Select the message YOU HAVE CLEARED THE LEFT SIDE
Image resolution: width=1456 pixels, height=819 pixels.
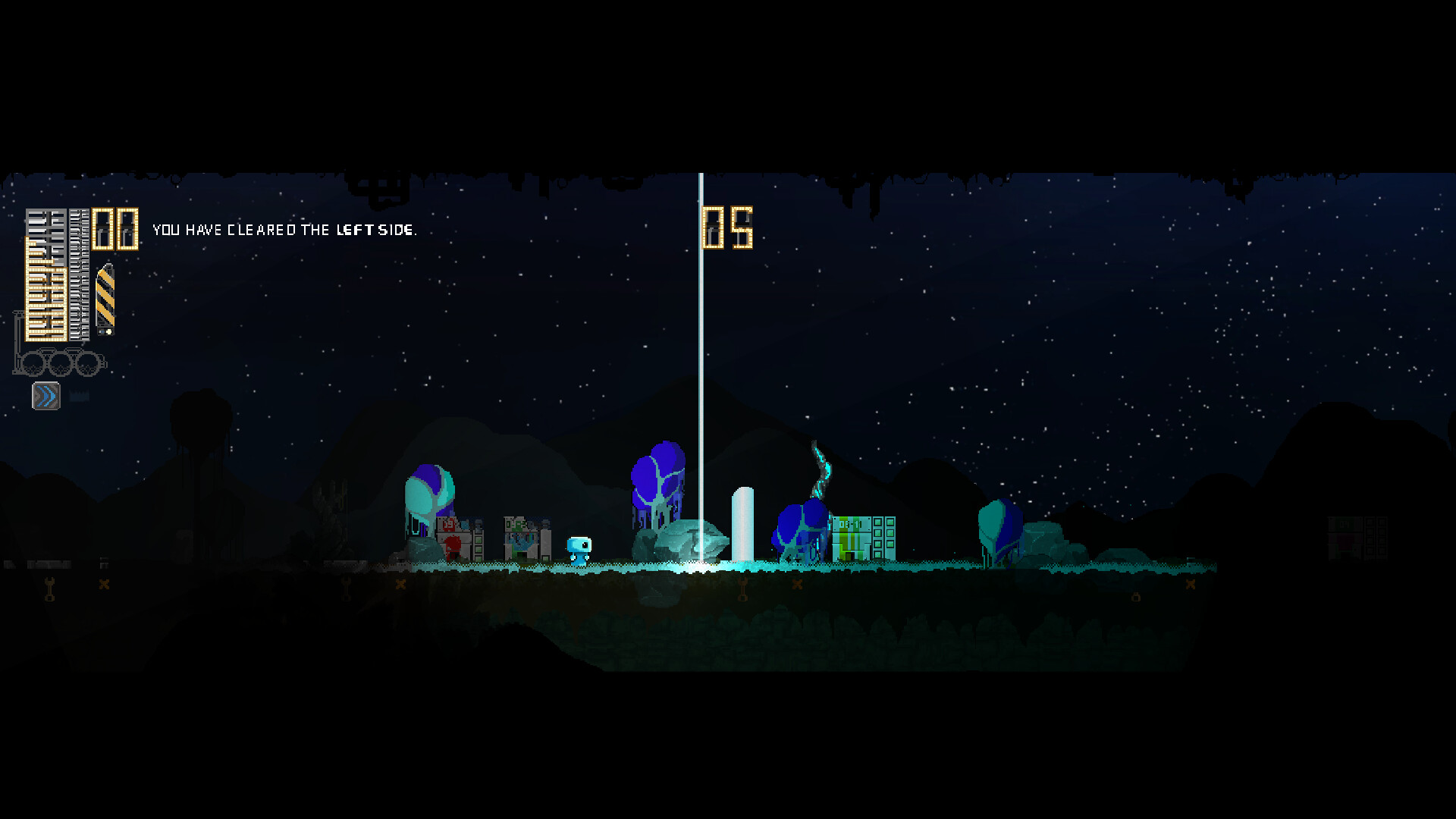click(284, 229)
